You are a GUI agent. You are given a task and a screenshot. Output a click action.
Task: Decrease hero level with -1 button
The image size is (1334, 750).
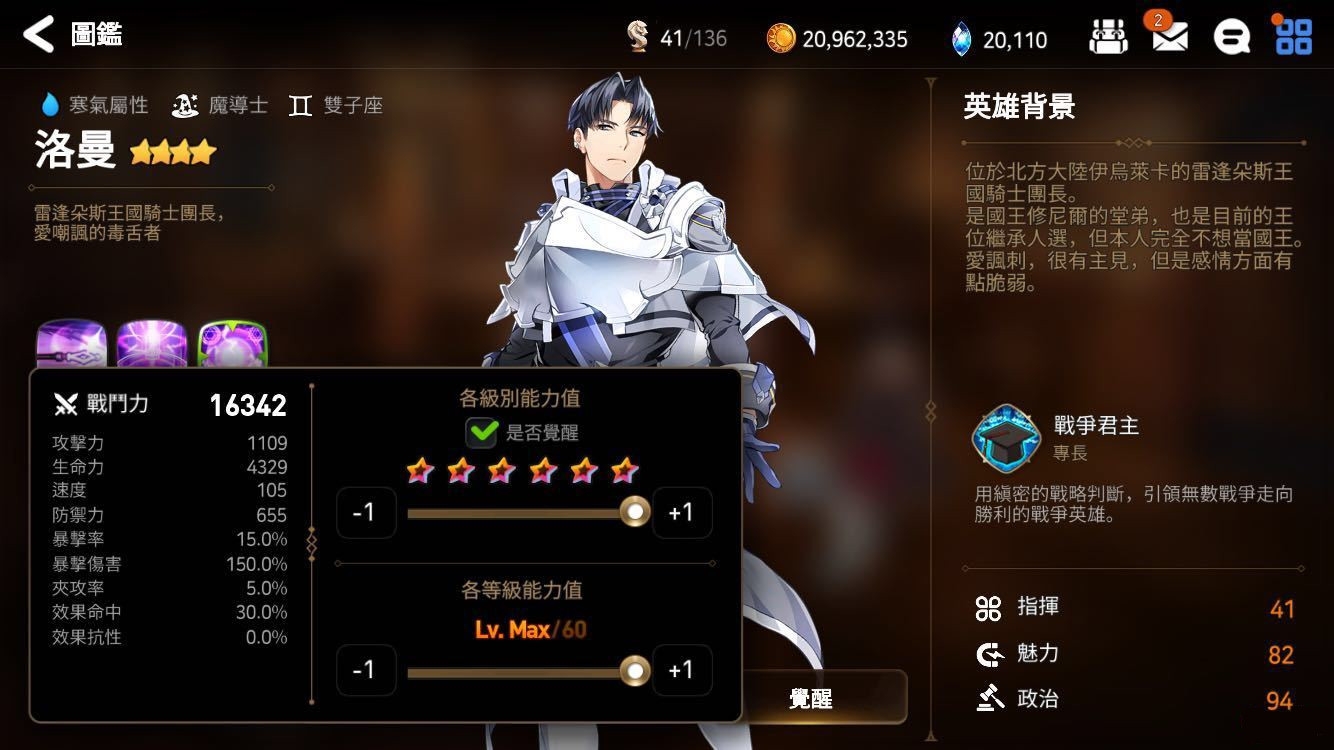coord(366,670)
